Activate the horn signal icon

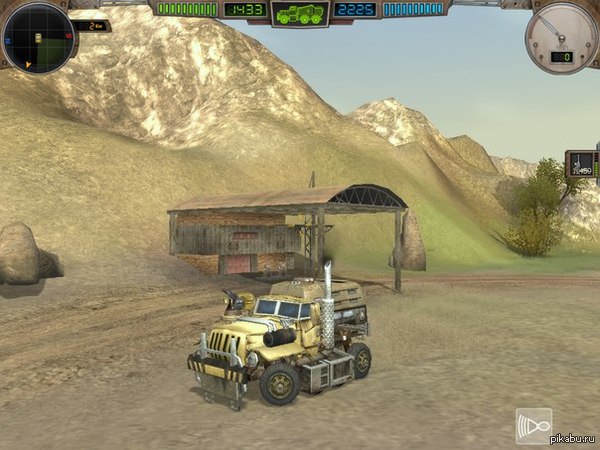[534, 425]
